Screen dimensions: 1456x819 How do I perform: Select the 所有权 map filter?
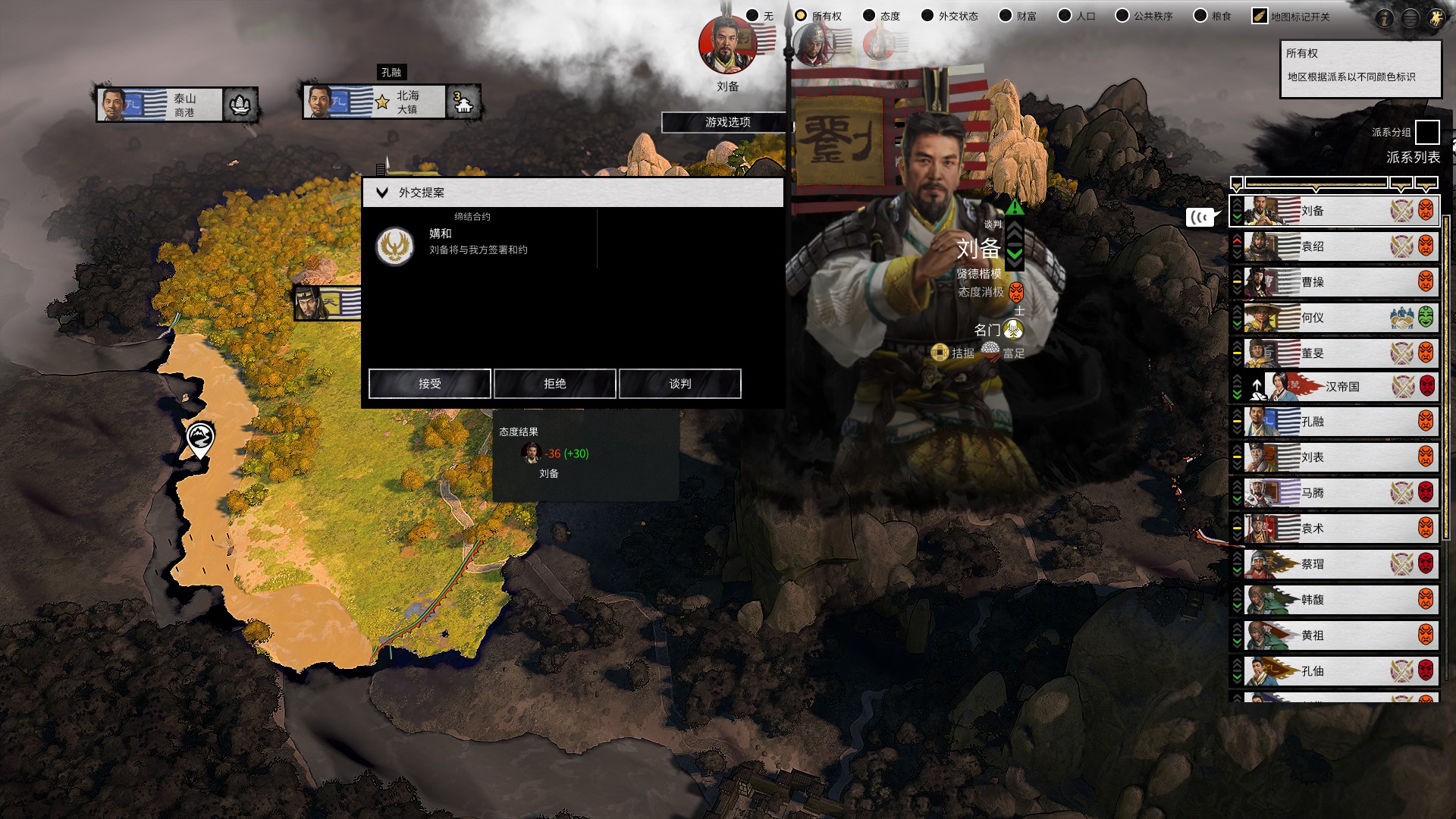coord(801,16)
